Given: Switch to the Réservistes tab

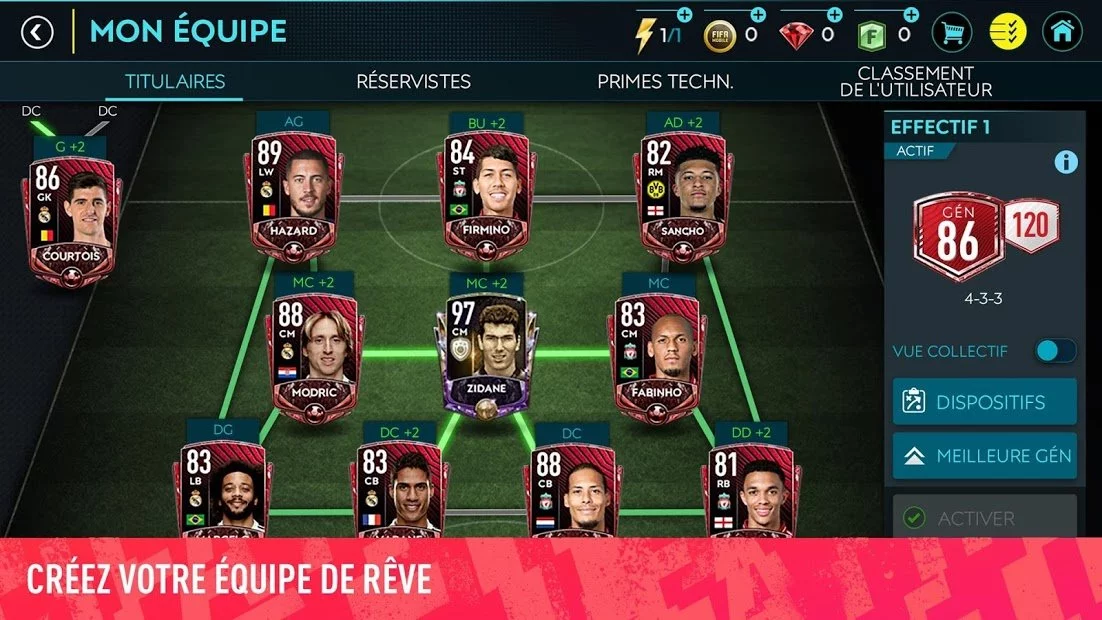Looking at the screenshot, I should click(413, 82).
